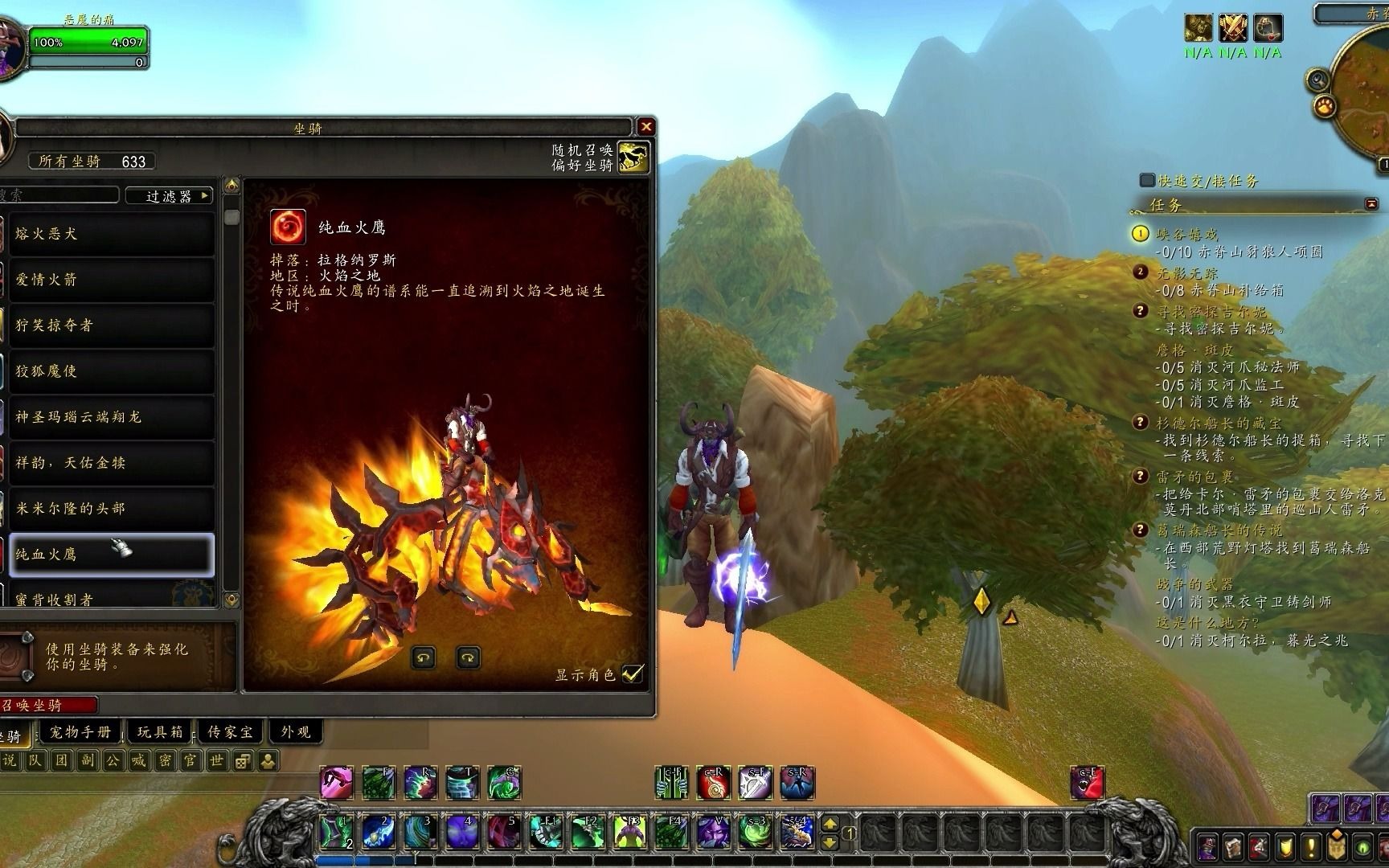This screenshot has height=868, width=1389.
Task: Summon a random favorite mount icon
Action: 633,157
